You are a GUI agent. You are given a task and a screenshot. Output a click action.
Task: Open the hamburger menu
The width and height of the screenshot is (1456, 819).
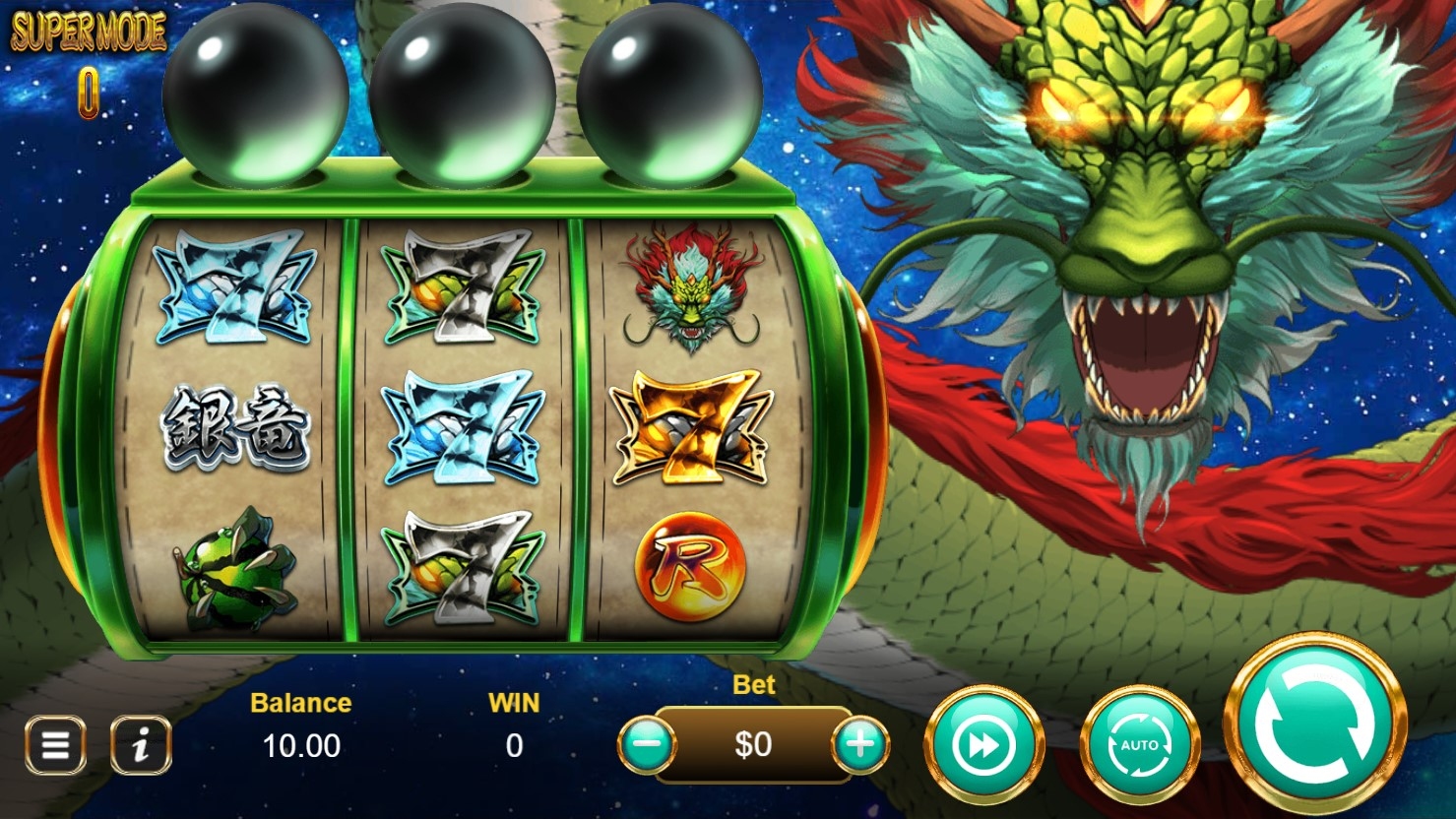coord(55,745)
